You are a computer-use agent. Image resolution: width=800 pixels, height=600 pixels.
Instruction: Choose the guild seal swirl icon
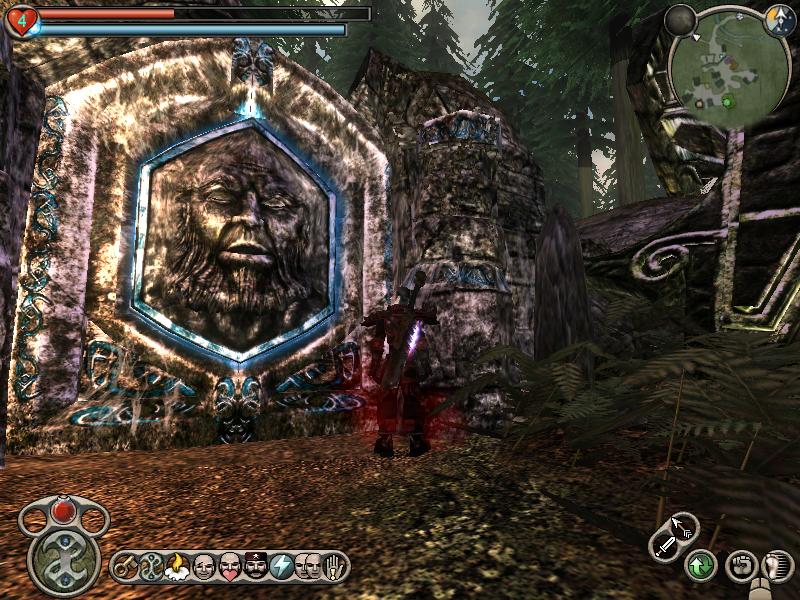153,567
